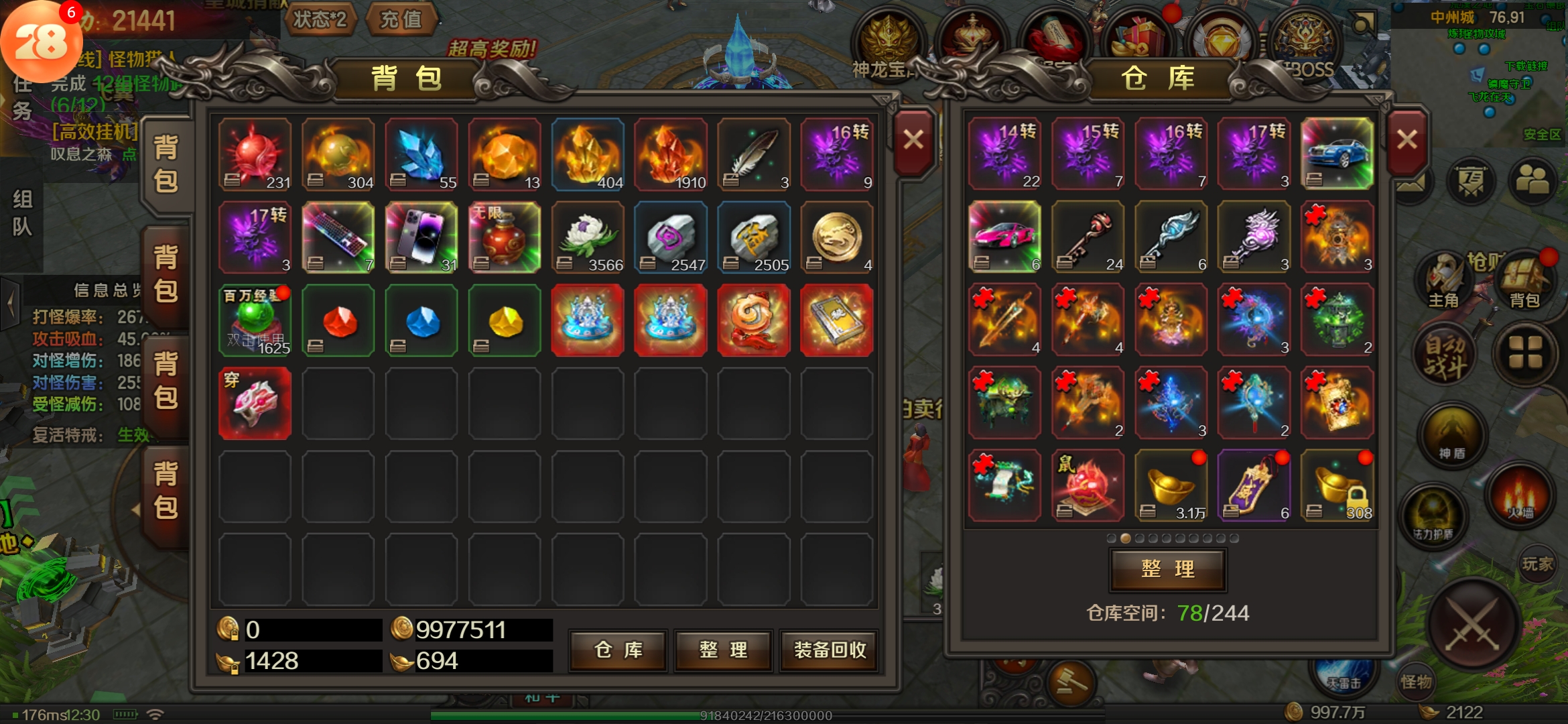The image size is (1568, 724).
Task: Close the warehouse panel
Action: (x=1407, y=140)
